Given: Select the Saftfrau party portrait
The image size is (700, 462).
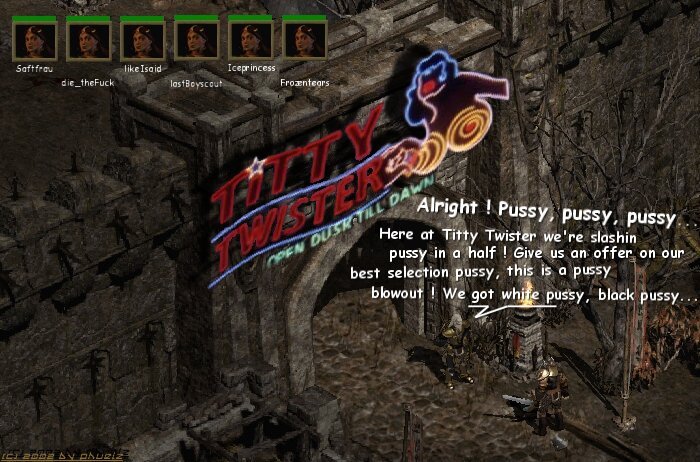Looking at the screenshot, I should (34, 40).
